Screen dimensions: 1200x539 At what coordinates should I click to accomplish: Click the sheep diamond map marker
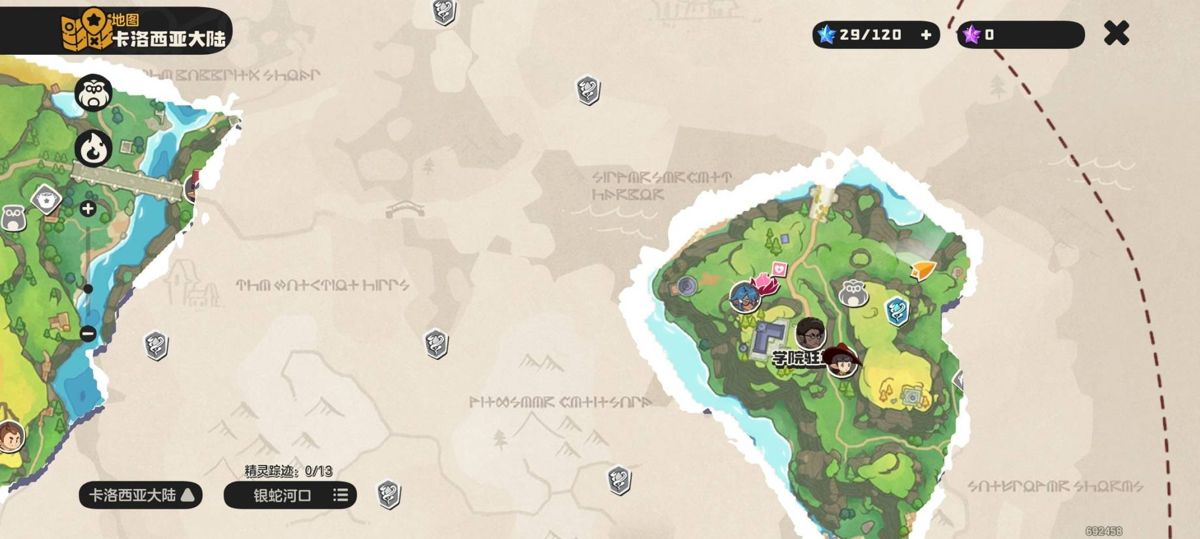44,199
